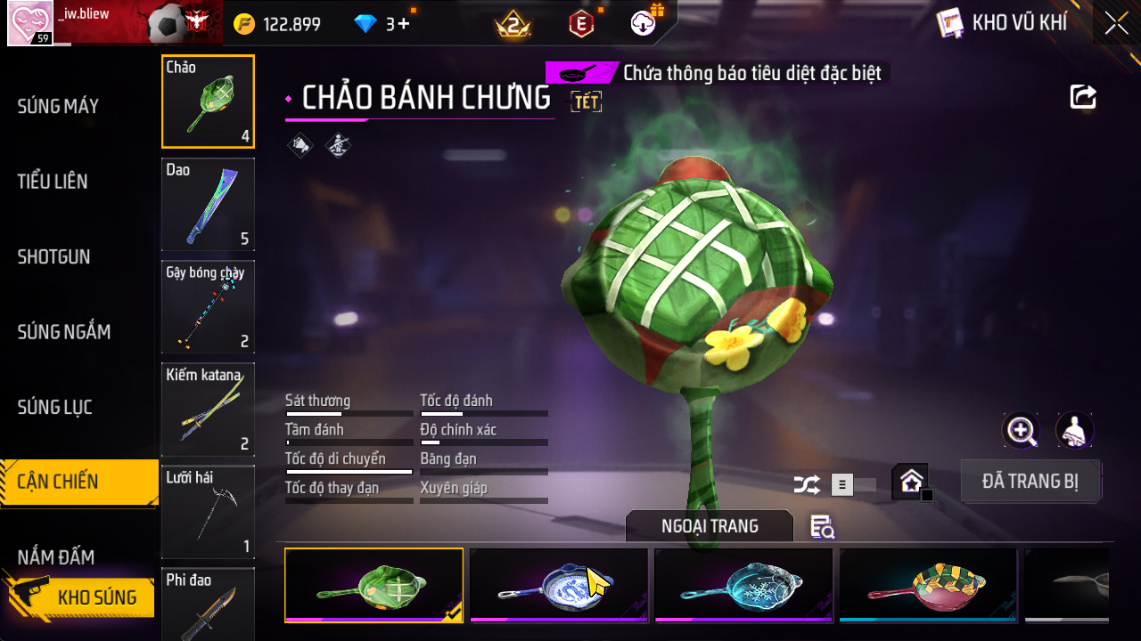Click the gold coin balance

[x=278, y=24]
